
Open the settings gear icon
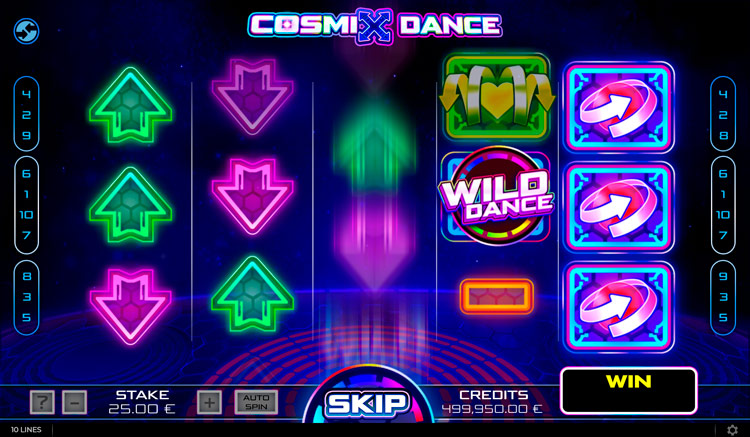point(733,430)
